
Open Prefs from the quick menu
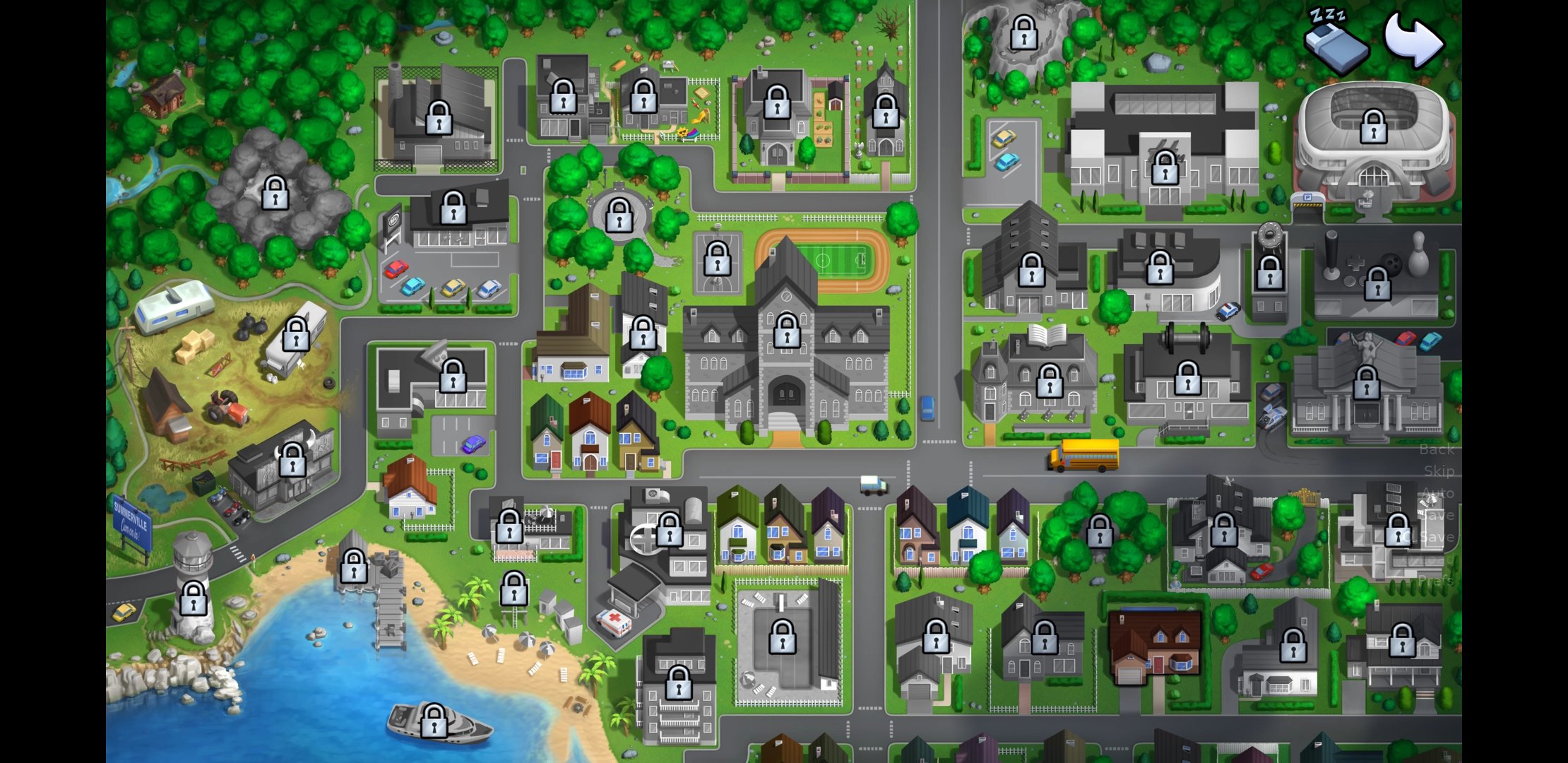tap(1437, 579)
